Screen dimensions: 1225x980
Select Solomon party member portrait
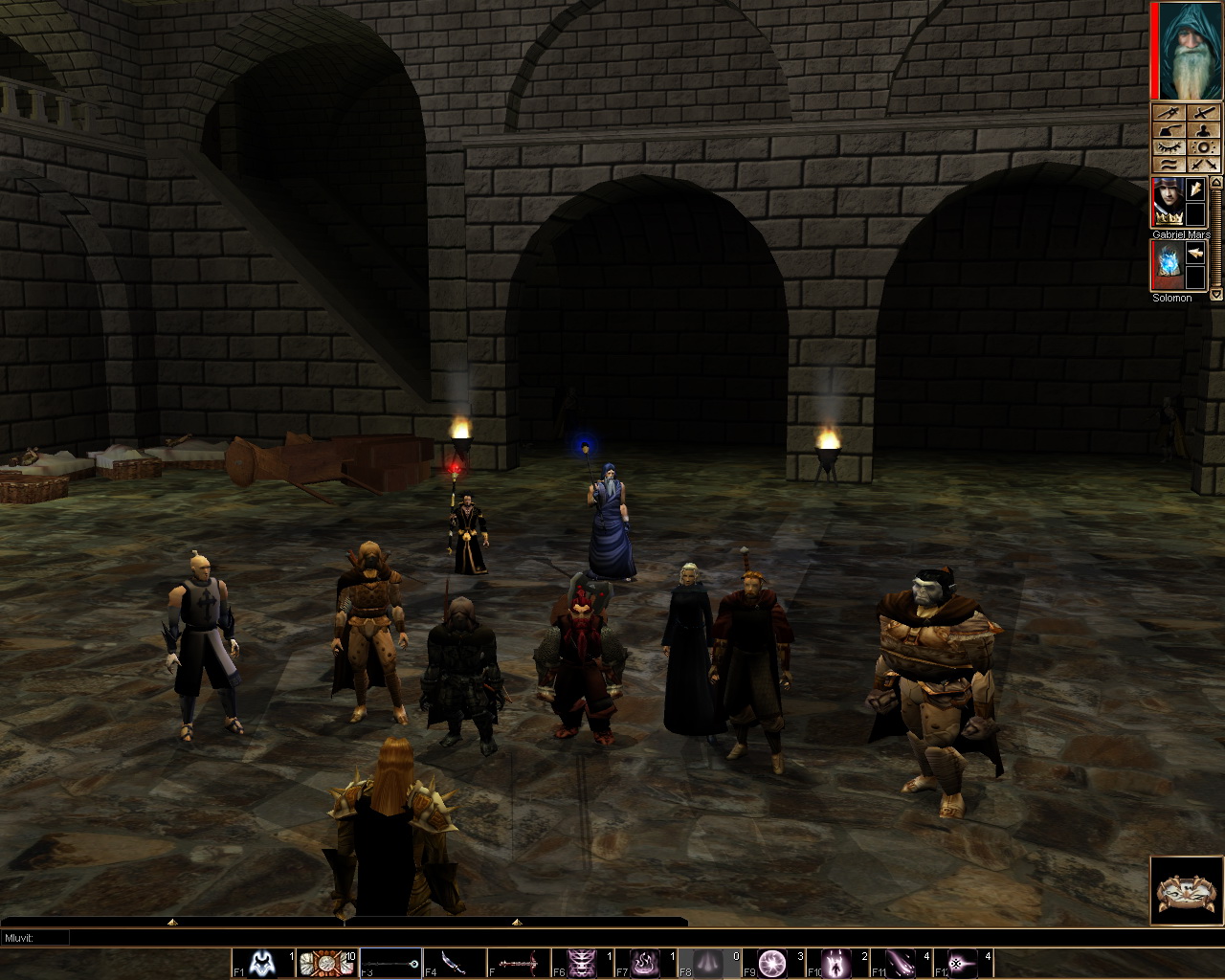pyautogui.click(x=1167, y=265)
